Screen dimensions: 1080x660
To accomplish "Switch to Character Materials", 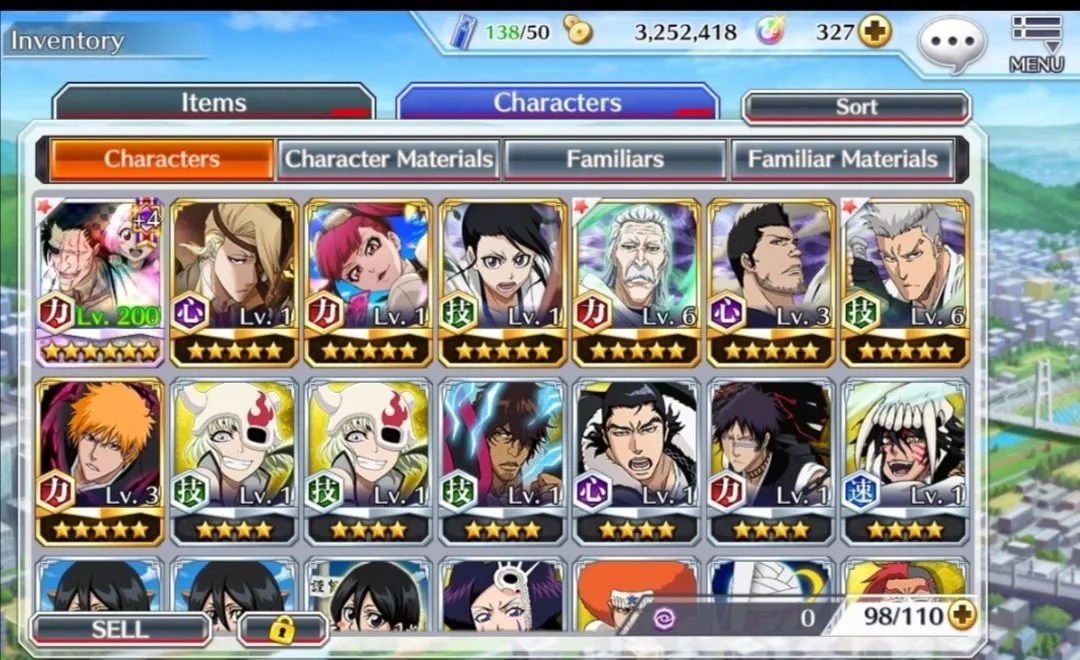I will pyautogui.click(x=389, y=159).
